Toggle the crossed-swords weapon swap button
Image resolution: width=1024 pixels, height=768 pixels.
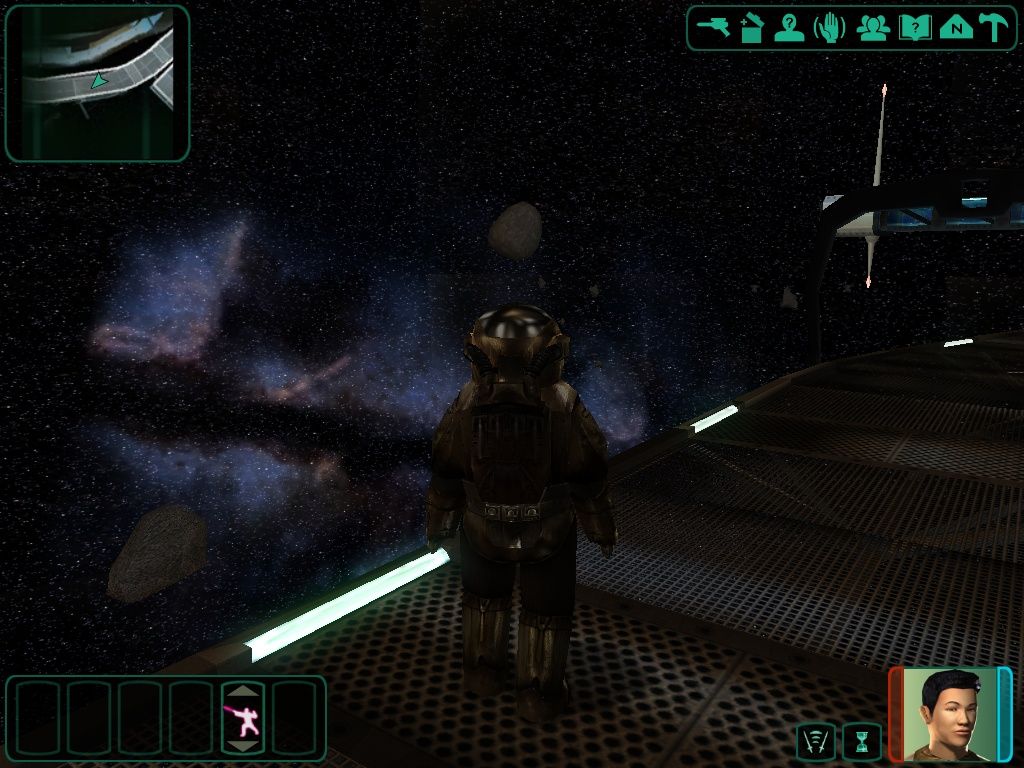(x=815, y=742)
